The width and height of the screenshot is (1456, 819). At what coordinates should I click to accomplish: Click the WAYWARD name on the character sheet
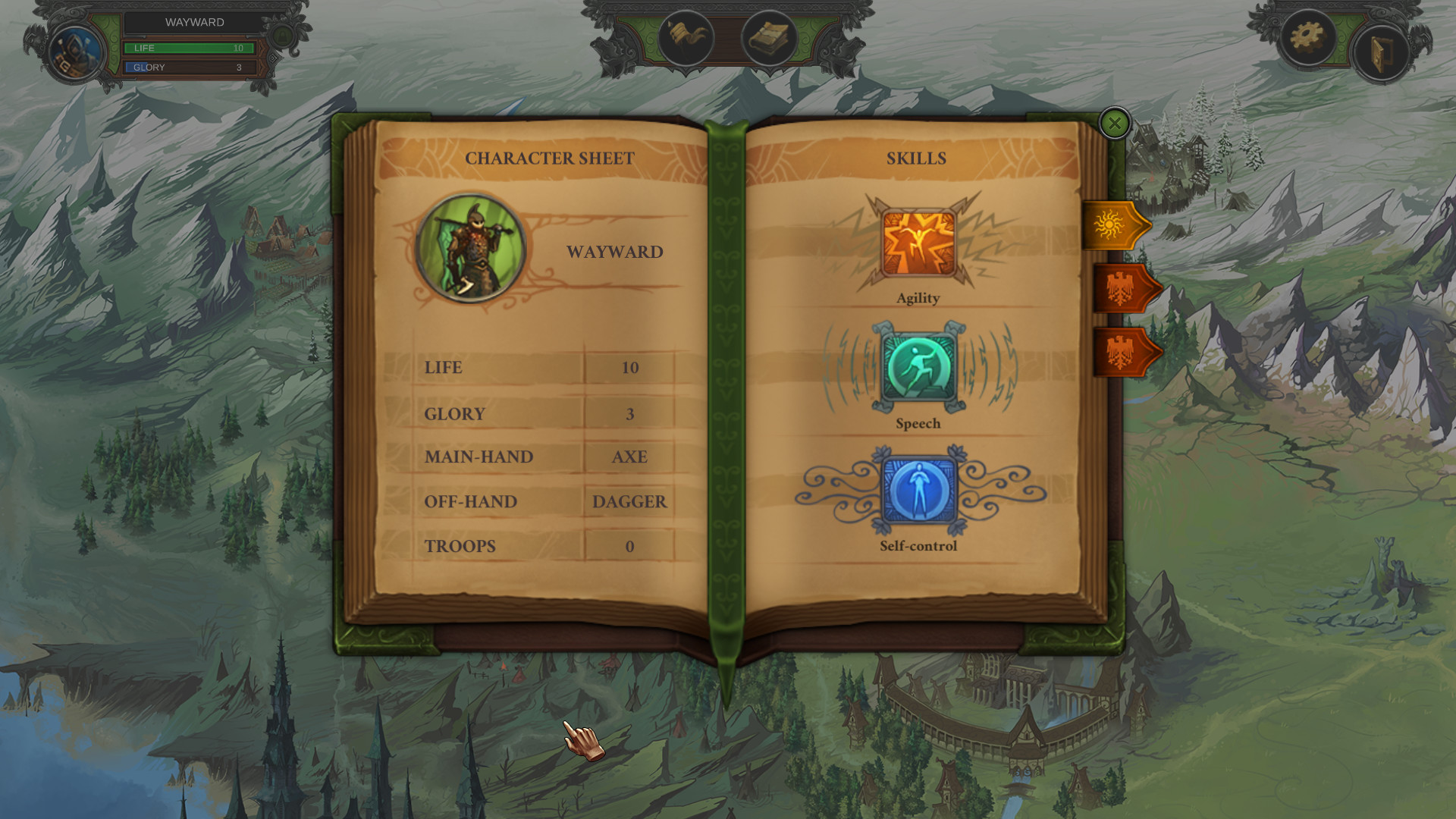point(616,252)
